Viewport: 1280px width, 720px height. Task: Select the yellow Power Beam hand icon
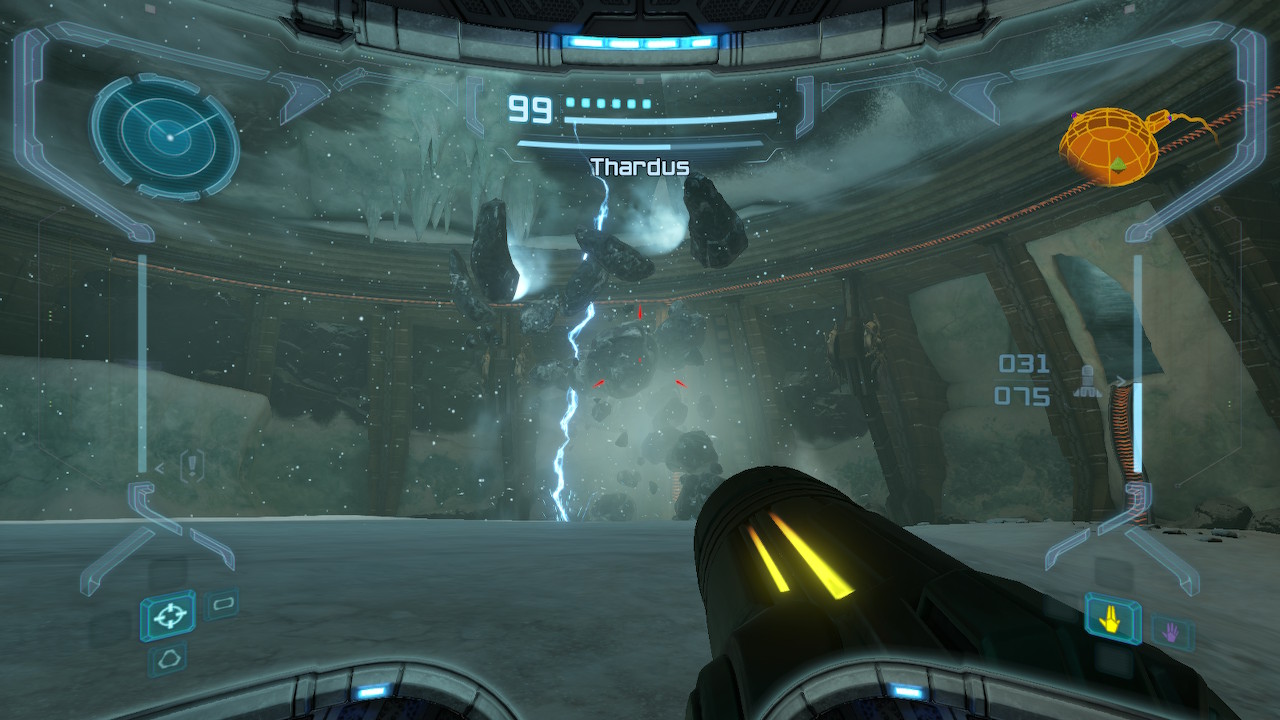[1112, 619]
